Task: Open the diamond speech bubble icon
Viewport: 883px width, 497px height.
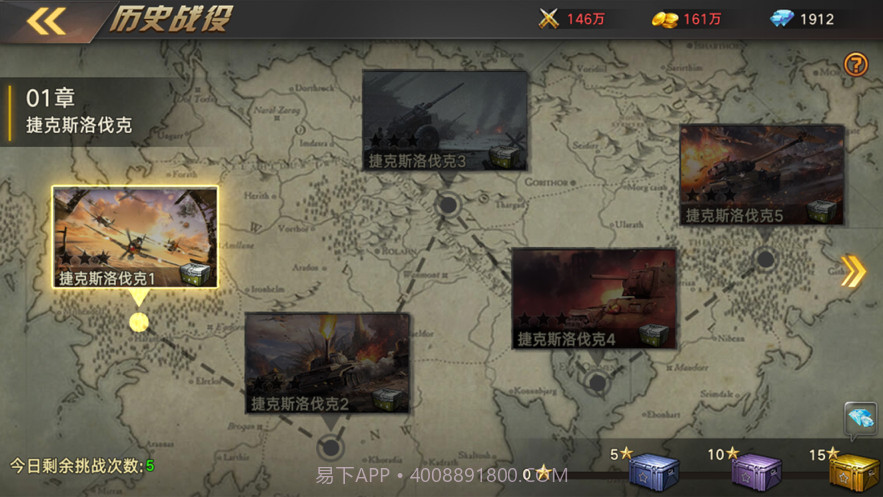Action: (x=860, y=418)
